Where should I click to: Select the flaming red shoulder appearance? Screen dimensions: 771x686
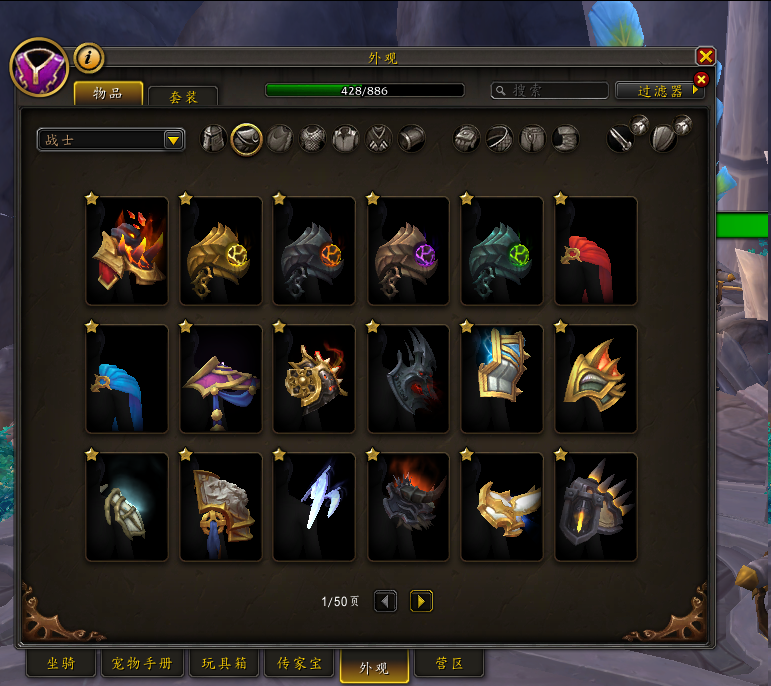coord(127,251)
